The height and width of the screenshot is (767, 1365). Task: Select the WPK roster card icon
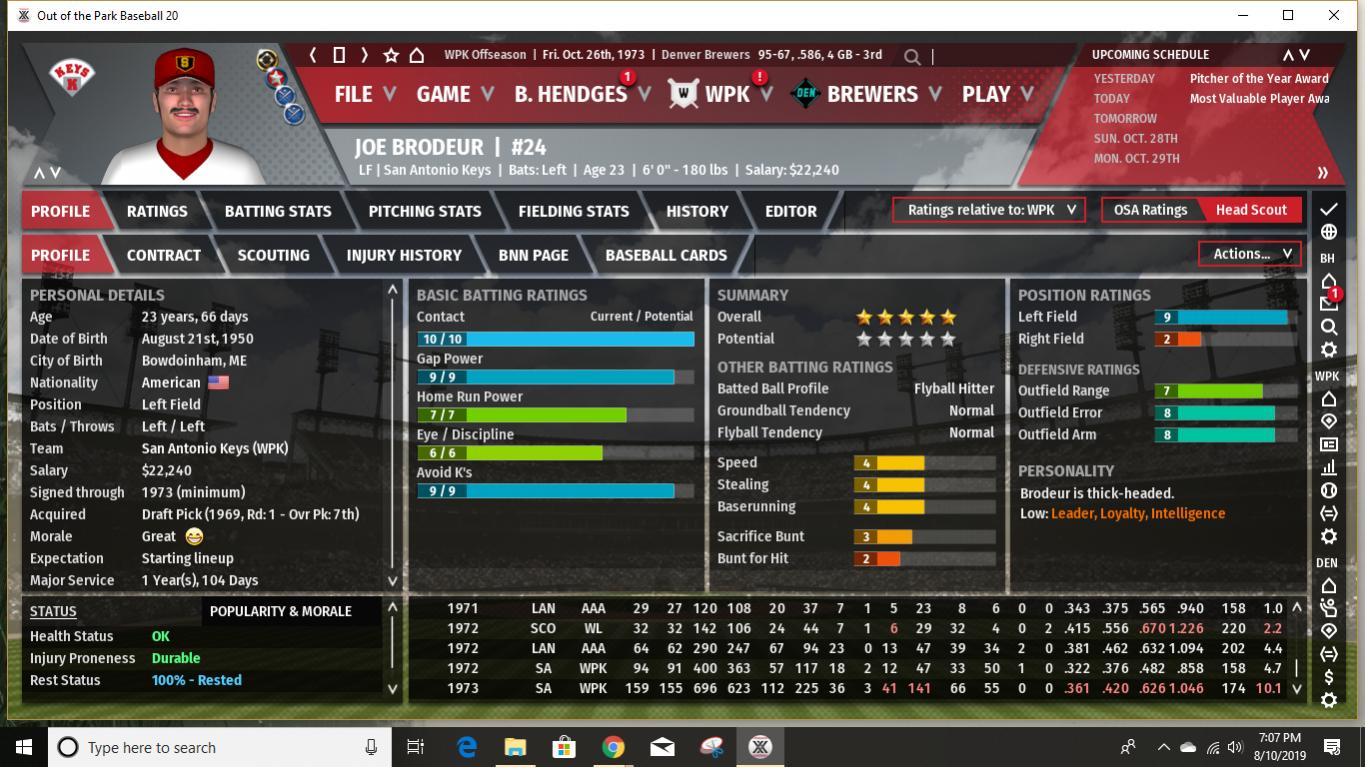pos(1329,443)
